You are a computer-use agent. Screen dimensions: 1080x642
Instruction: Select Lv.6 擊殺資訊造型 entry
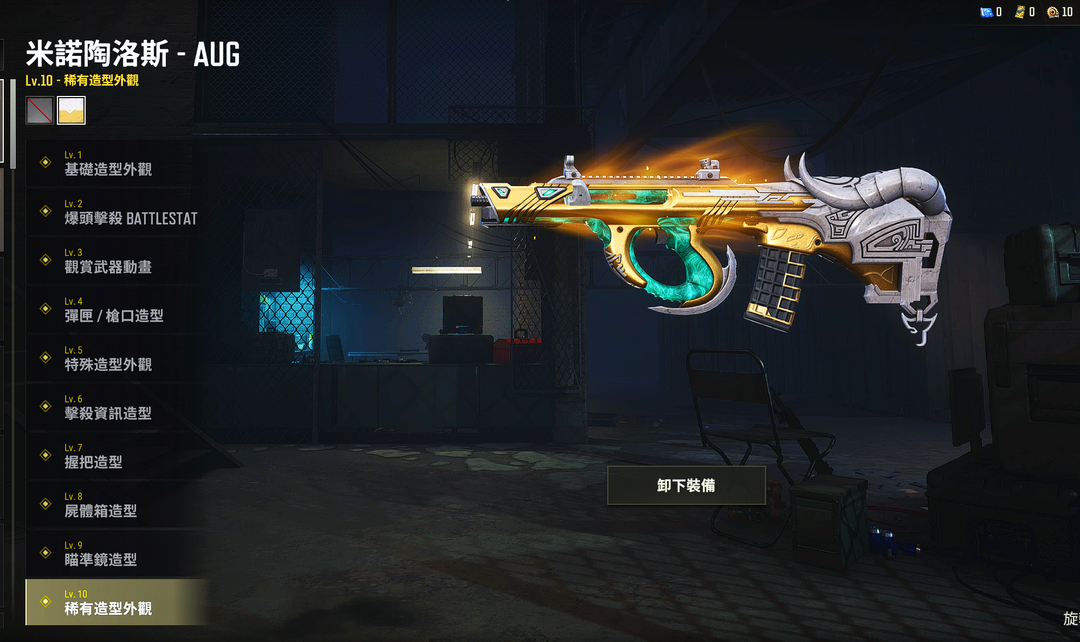pos(108,408)
